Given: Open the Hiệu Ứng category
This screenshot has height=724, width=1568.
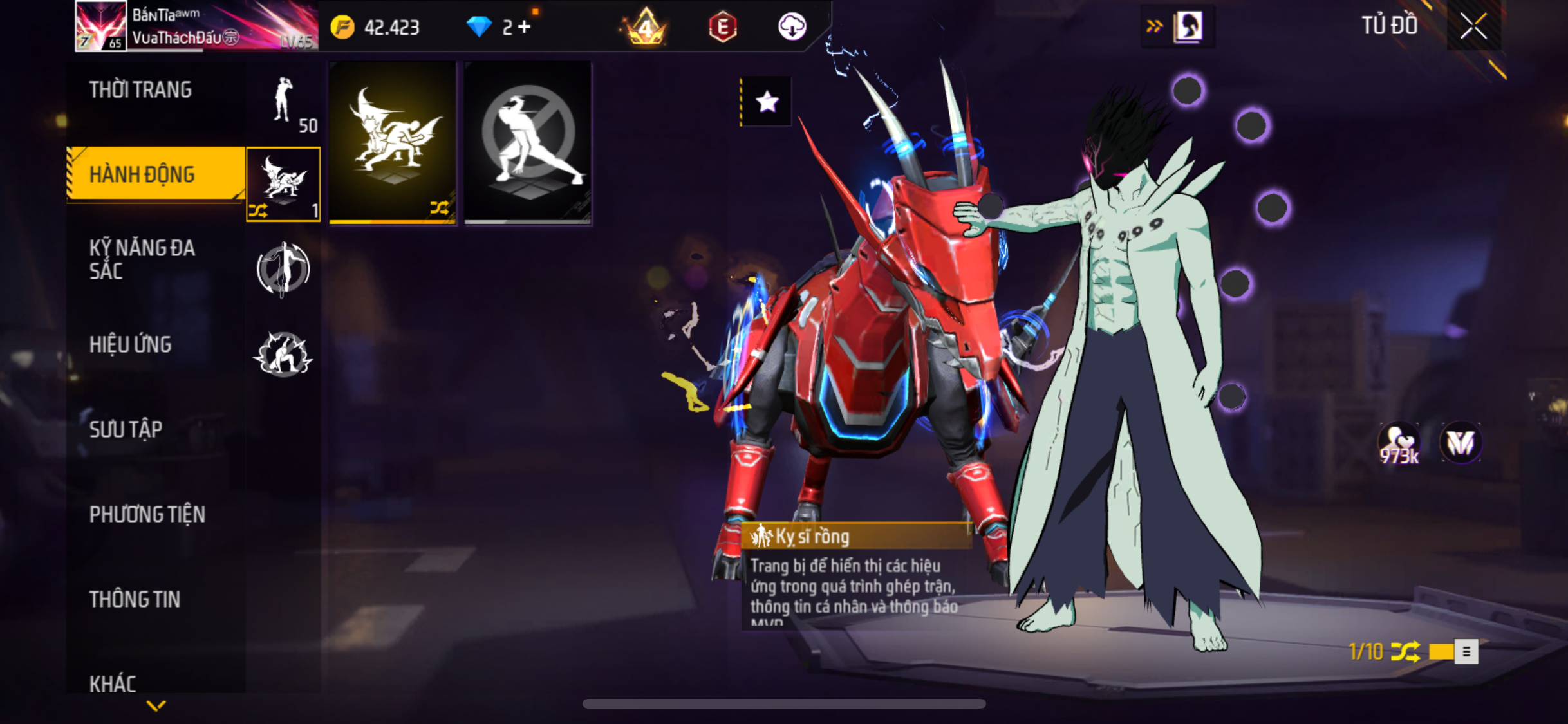Looking at the screenshot, I should (x=131, y=345).
